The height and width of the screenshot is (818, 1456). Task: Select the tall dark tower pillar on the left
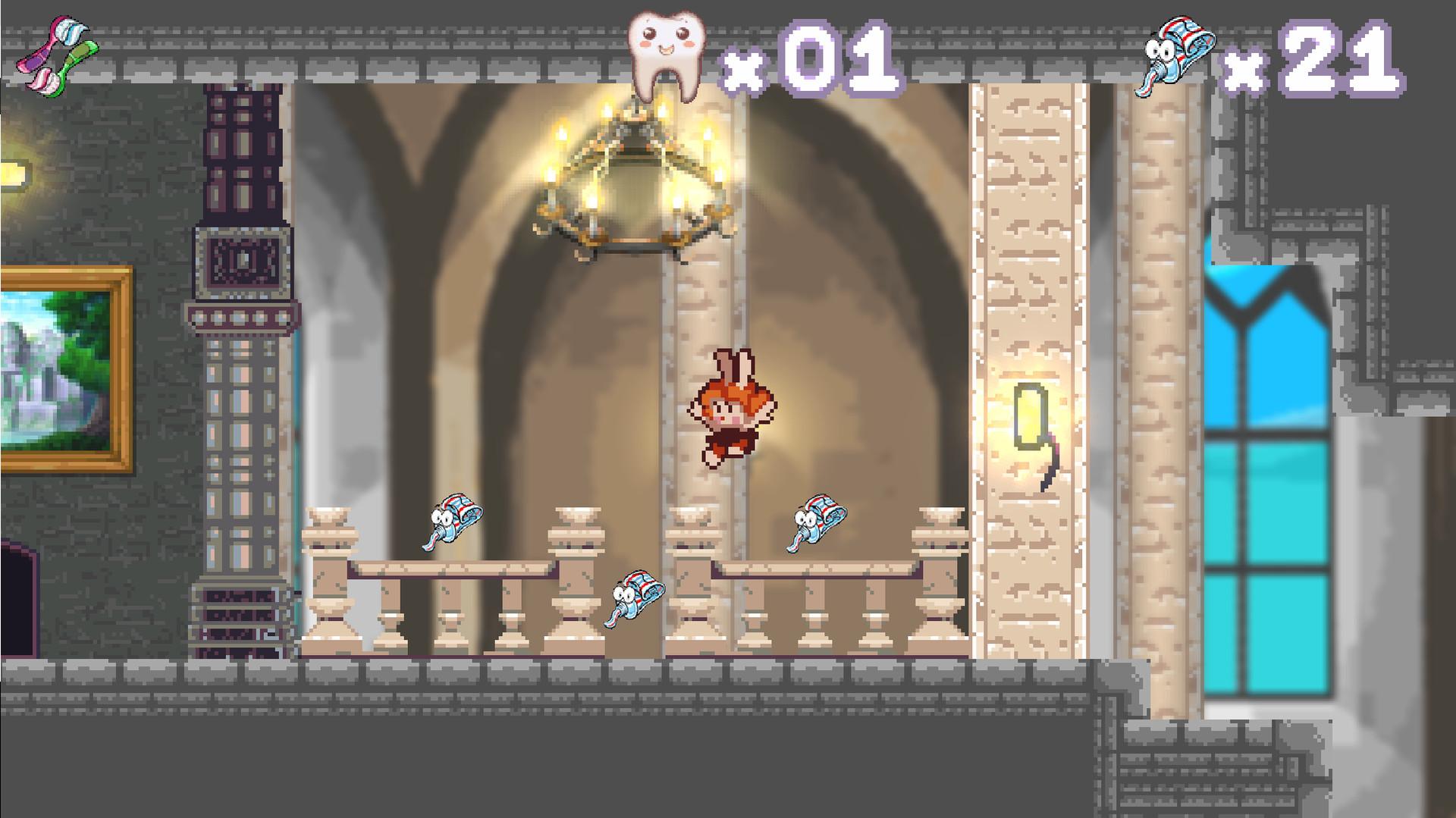click(x=243, y=341)
